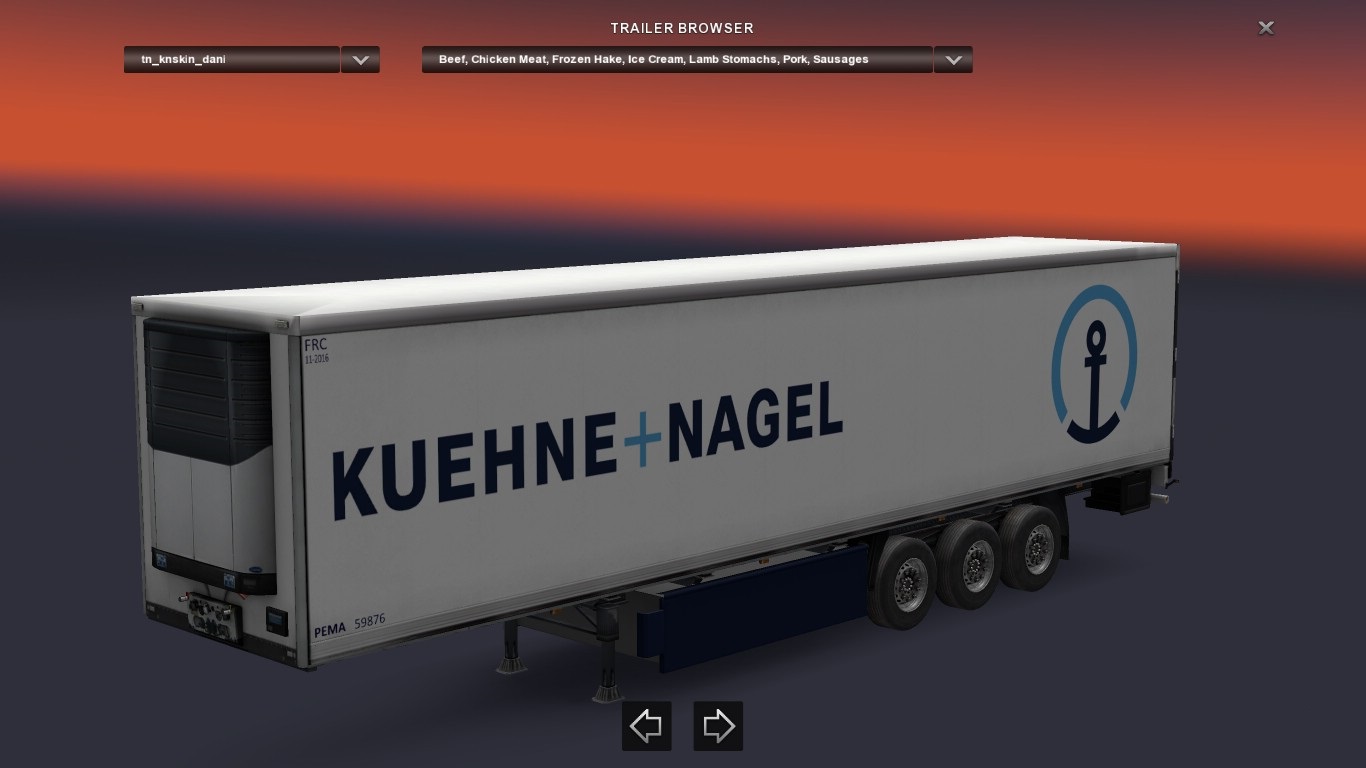
Task: Show the next trailer with right arrow
Action: click(x=718, y=726)
